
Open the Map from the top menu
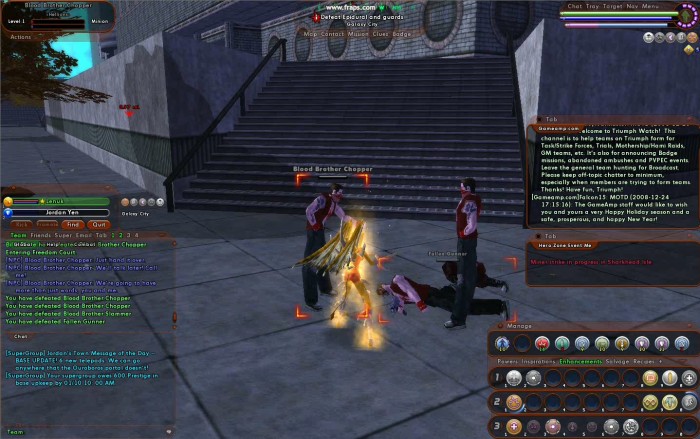(309, 33)
